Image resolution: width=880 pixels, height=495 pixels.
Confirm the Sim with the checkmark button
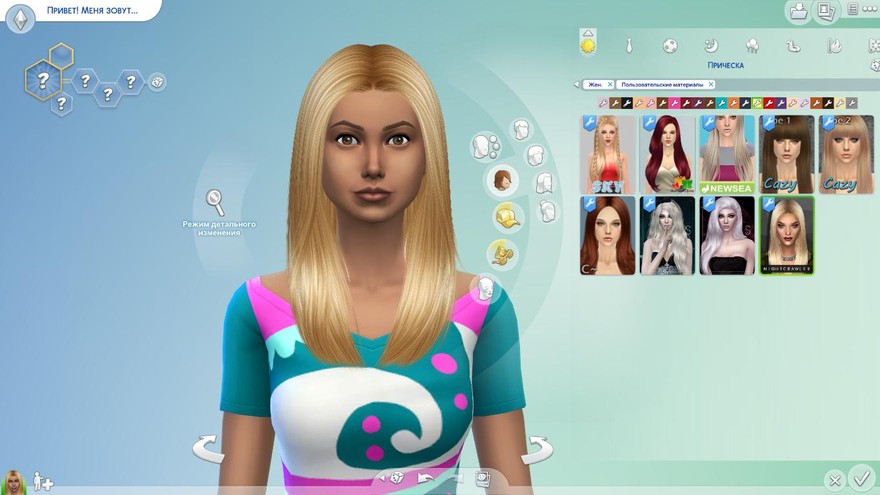pos(860,478)
